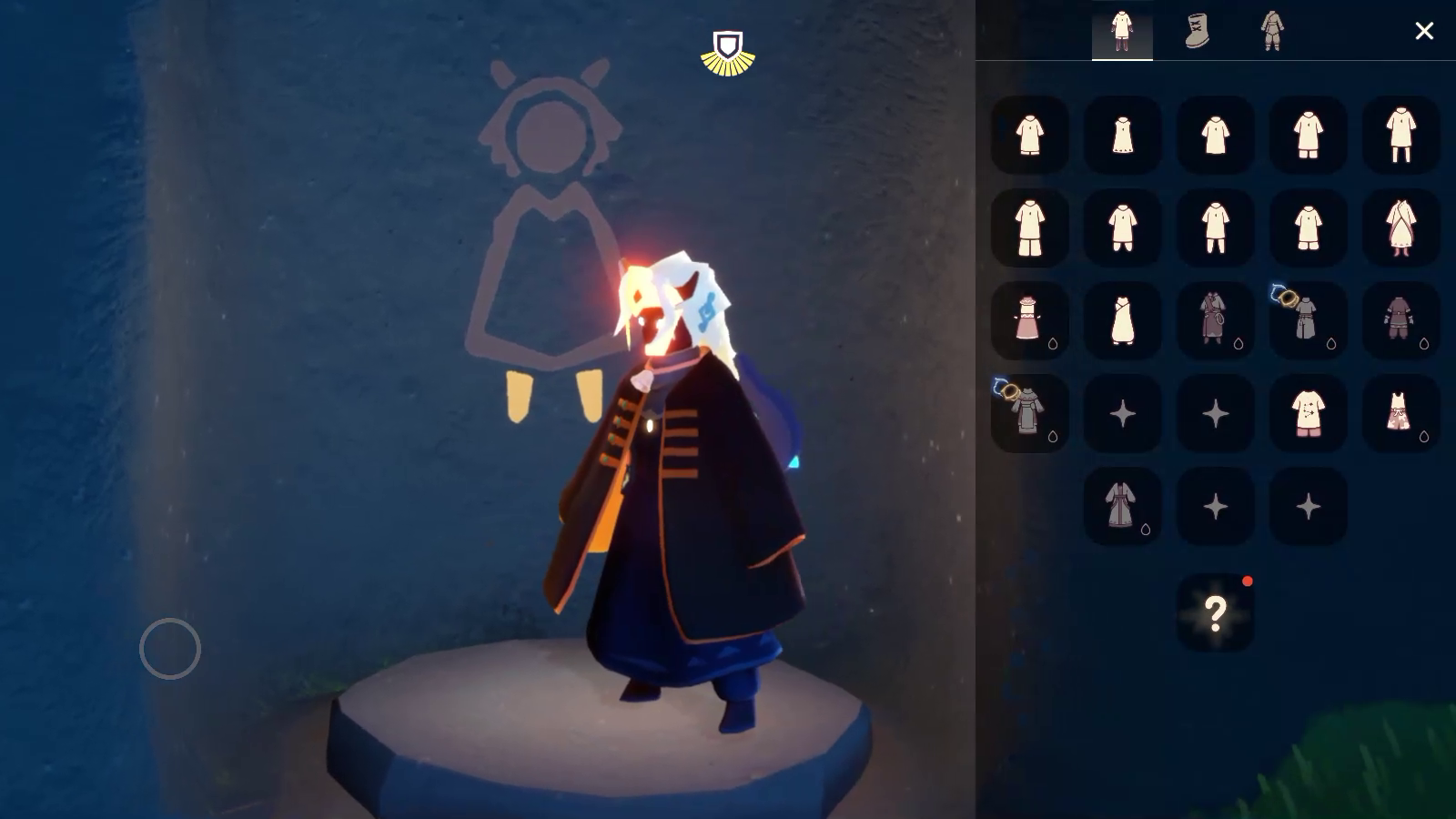
Task: Equip the pink frilled dress outfit
Action: coord(1029,320)
